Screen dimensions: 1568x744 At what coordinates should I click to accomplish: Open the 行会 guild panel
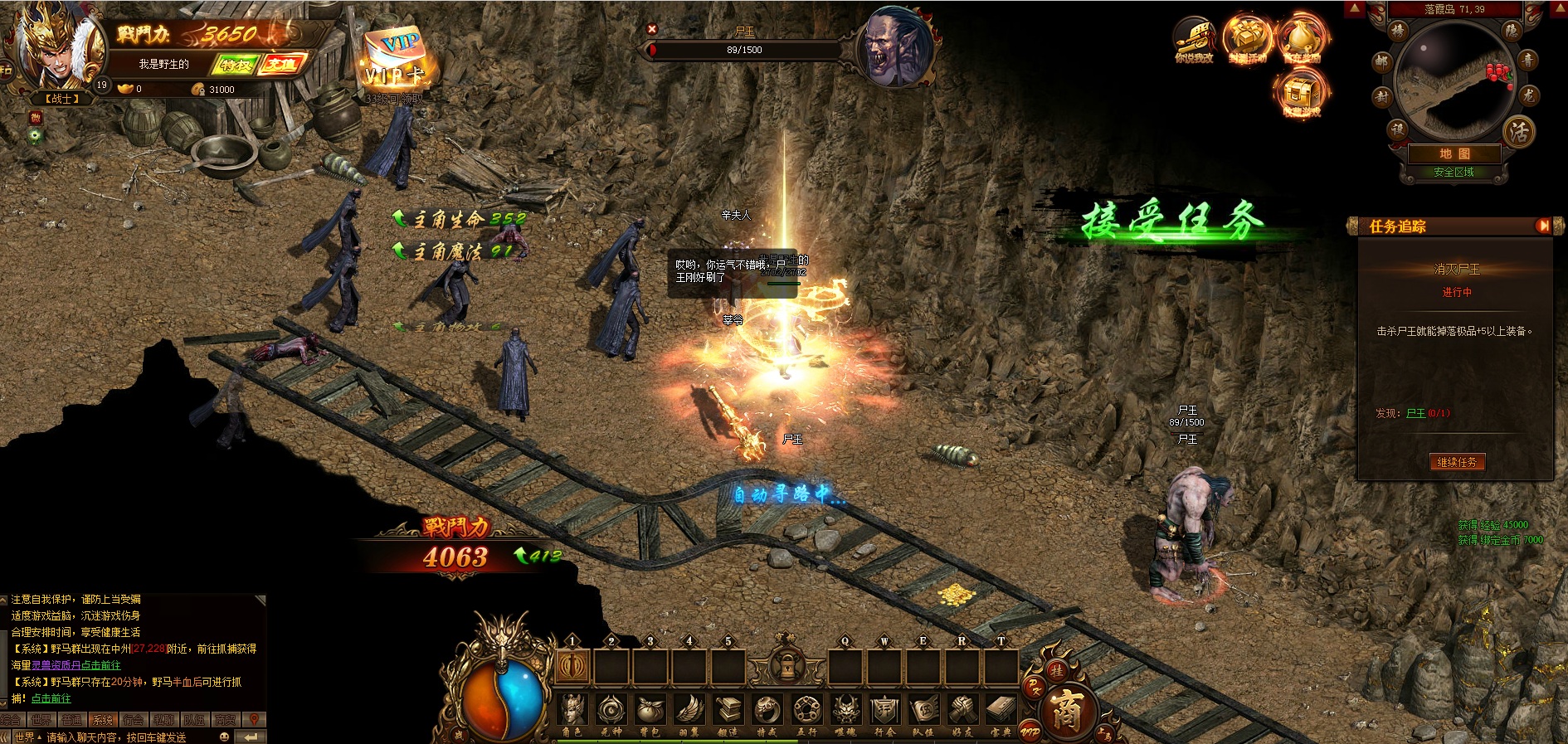tap(884, 713)
